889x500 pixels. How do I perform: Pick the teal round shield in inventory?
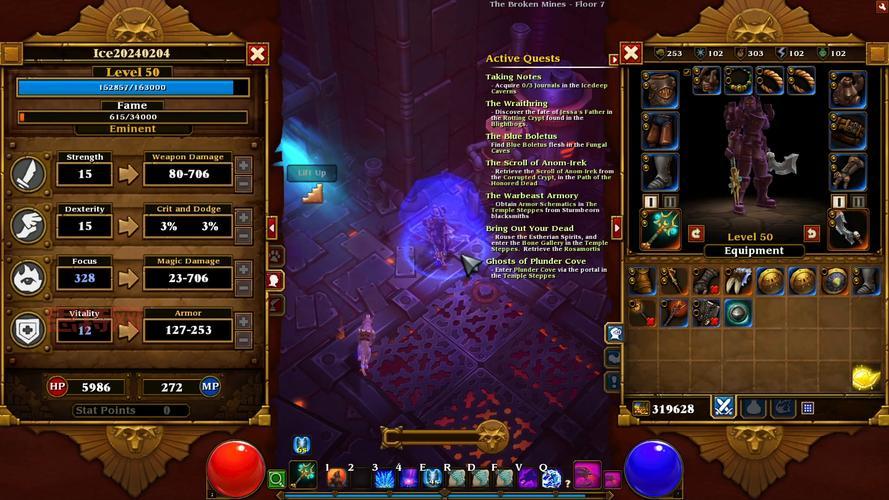[x=738, y=312]
